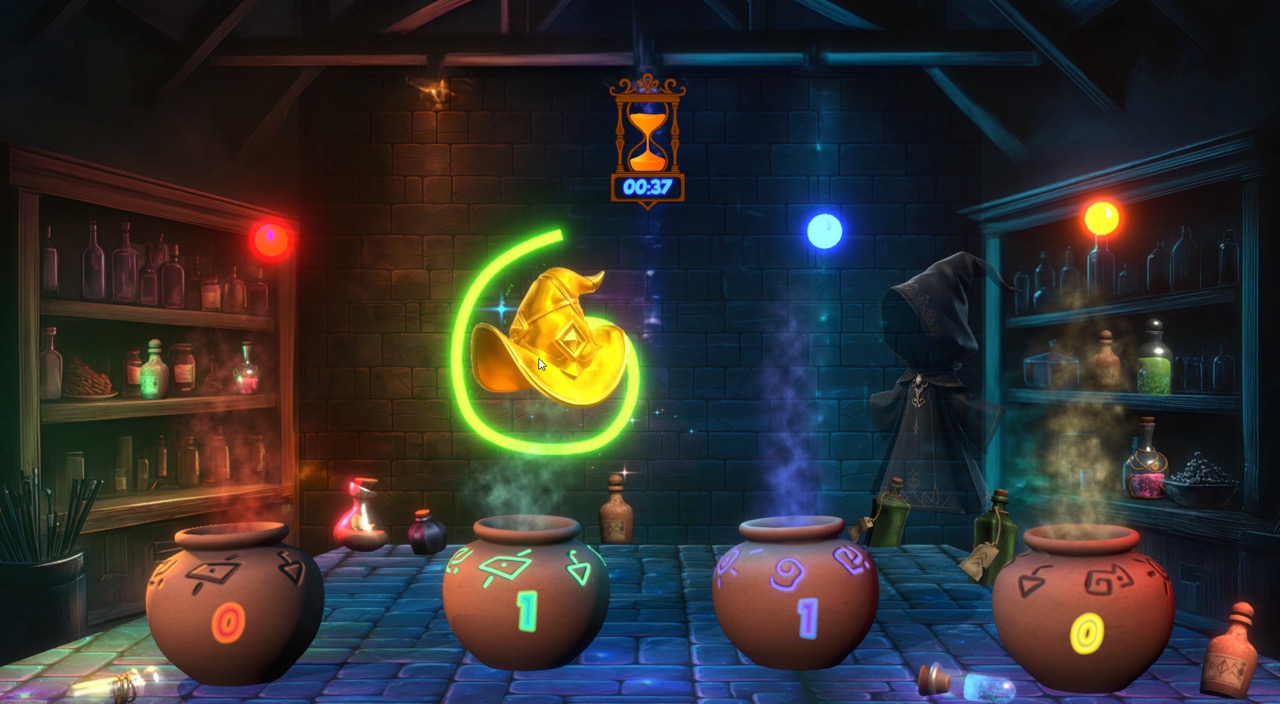
Task: Select the golden wizard hat
Action: tap(553, 338)
